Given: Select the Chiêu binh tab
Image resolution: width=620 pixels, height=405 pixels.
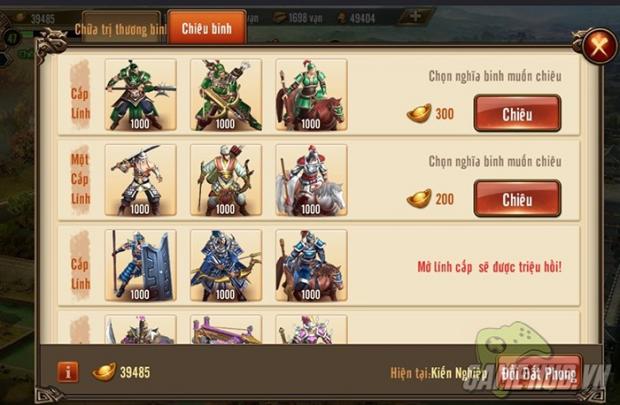Looking at the screenshot, I should coord(206,28).
